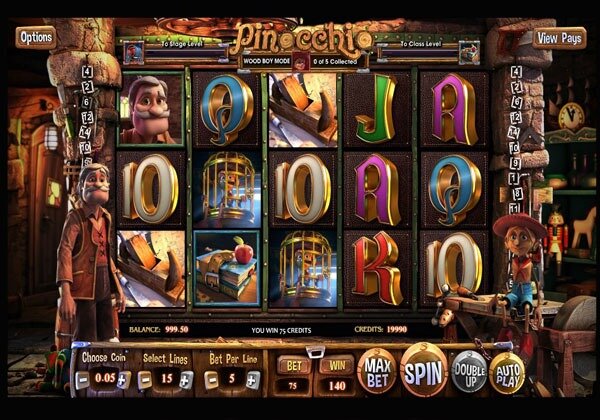Open the Options menu
This screenshot has width=600, height=420.
(x=35, y=37)
